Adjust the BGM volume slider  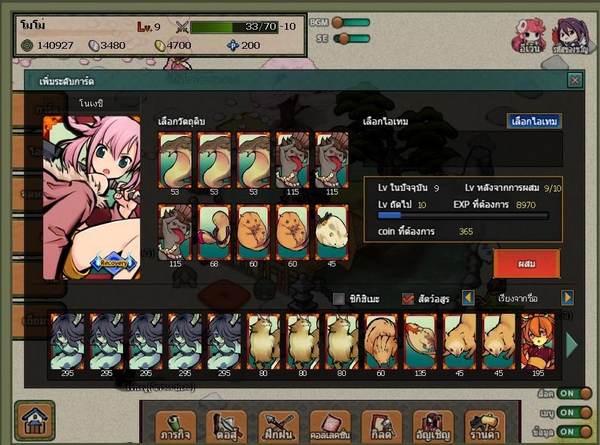coord(350,22)
